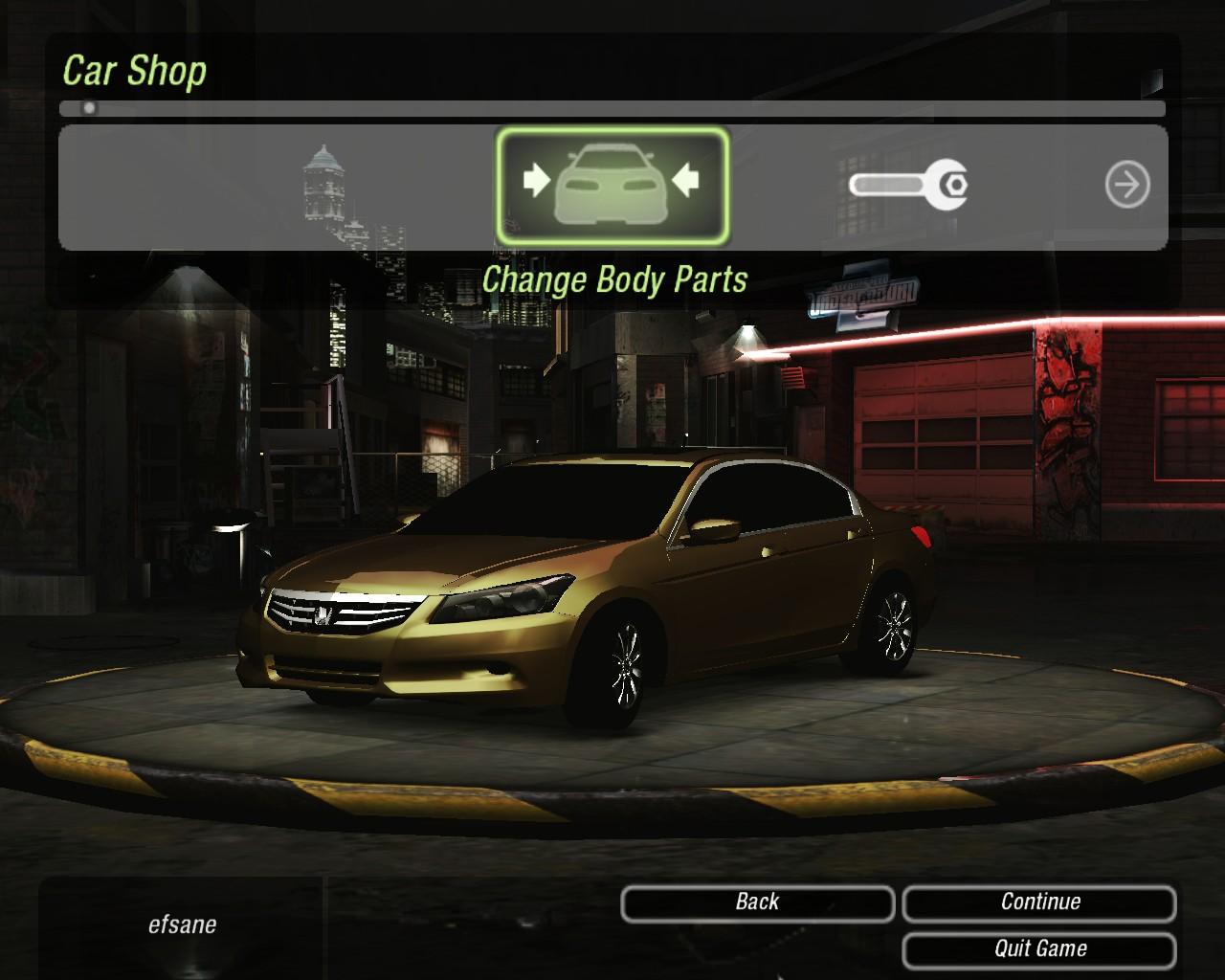Quit Game from the car shop
This screenshot has width=1225, height=980.
[x=1039, y=949]
